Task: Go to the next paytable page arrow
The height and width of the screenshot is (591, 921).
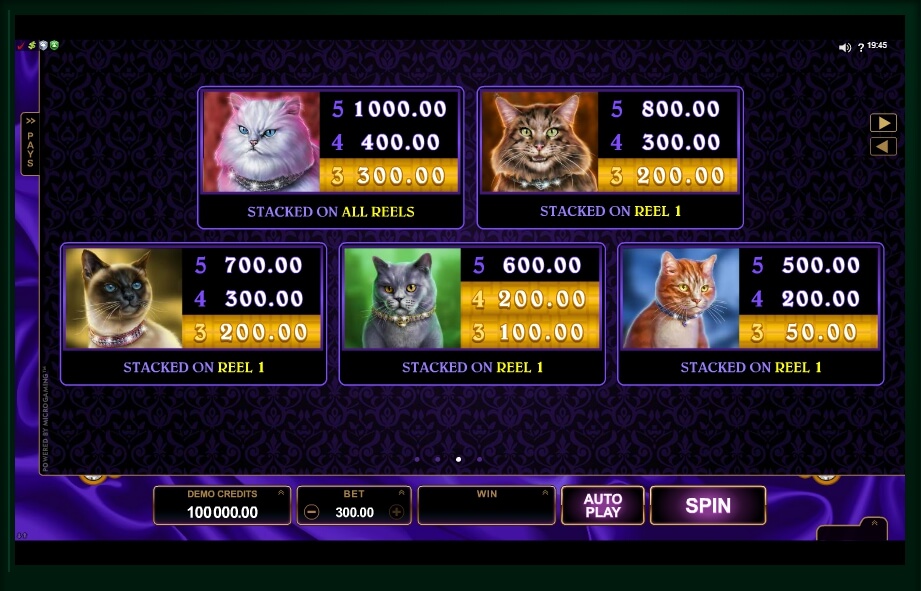Action: pos(883,123)
